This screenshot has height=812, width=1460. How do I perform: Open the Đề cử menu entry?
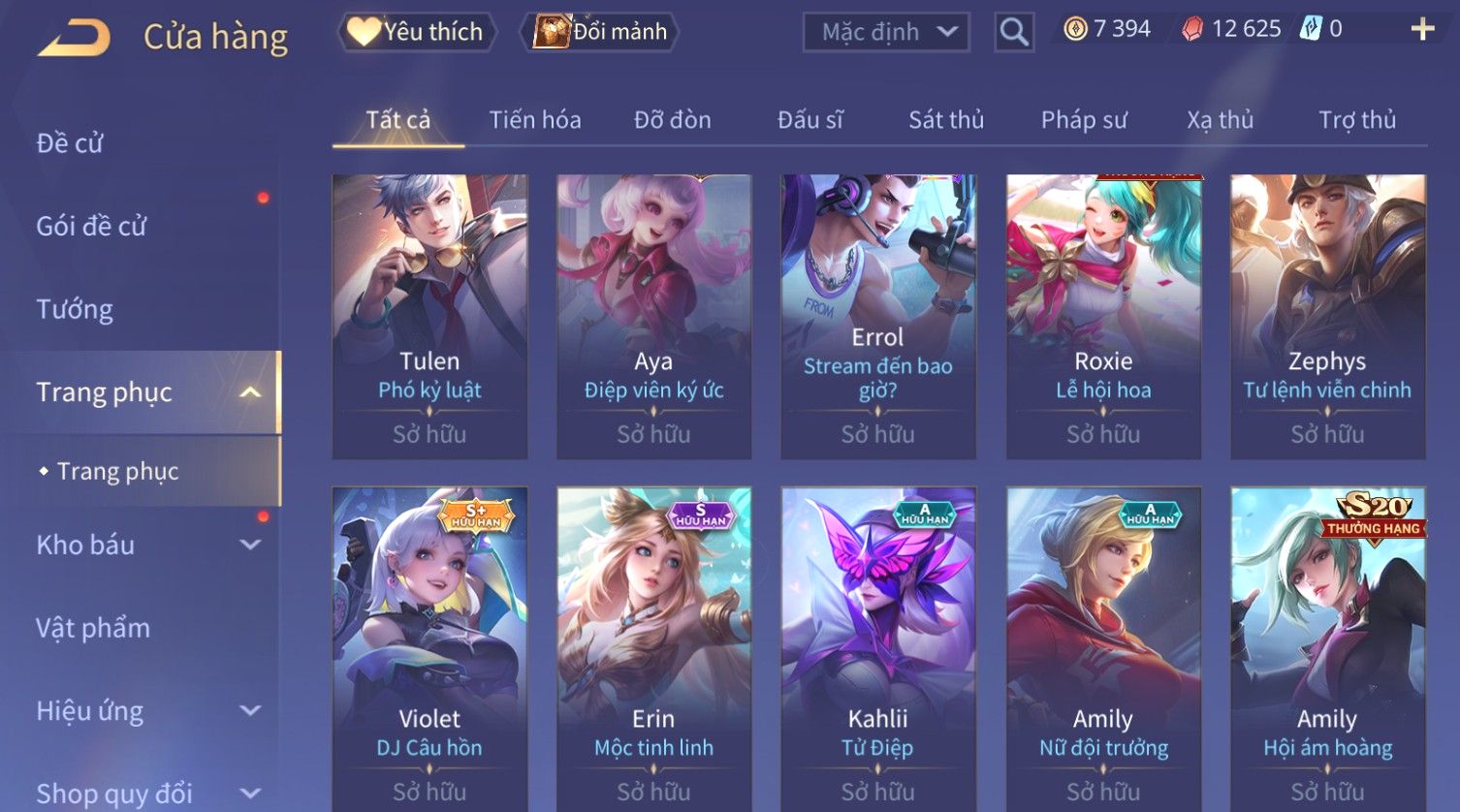point(70,143)
